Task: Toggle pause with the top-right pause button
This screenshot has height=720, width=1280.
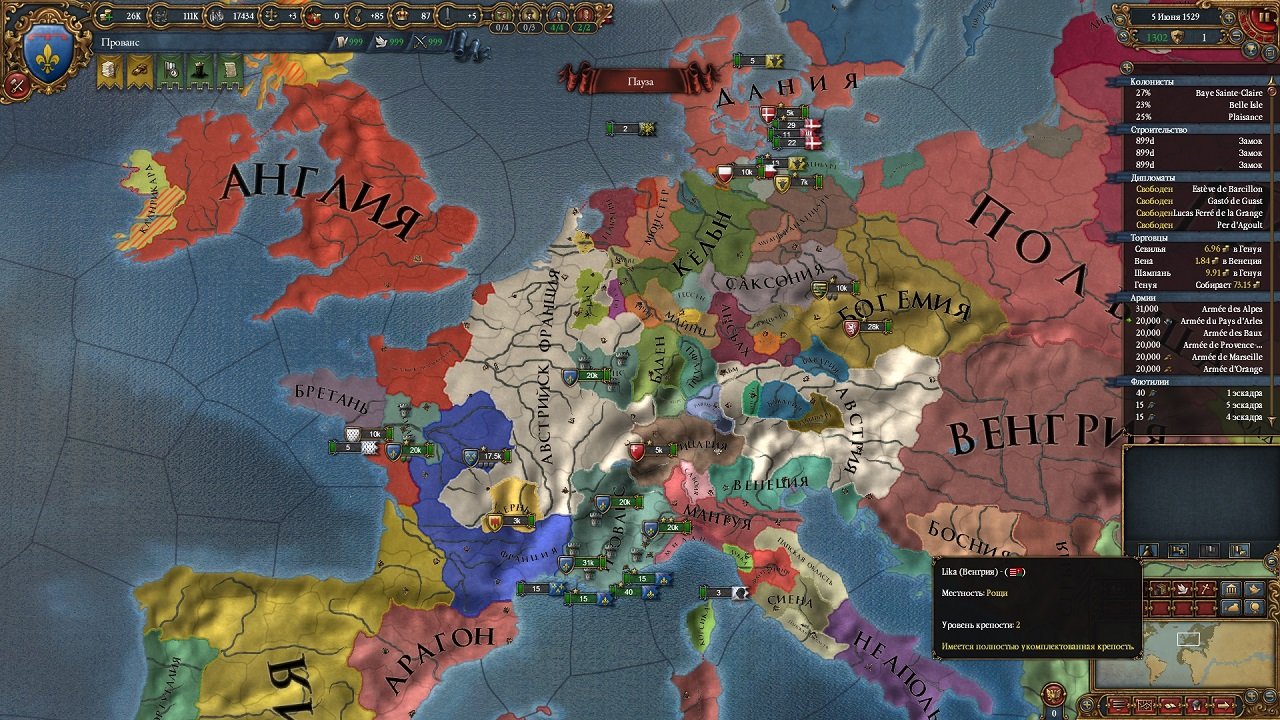Action: (1263, 16)
